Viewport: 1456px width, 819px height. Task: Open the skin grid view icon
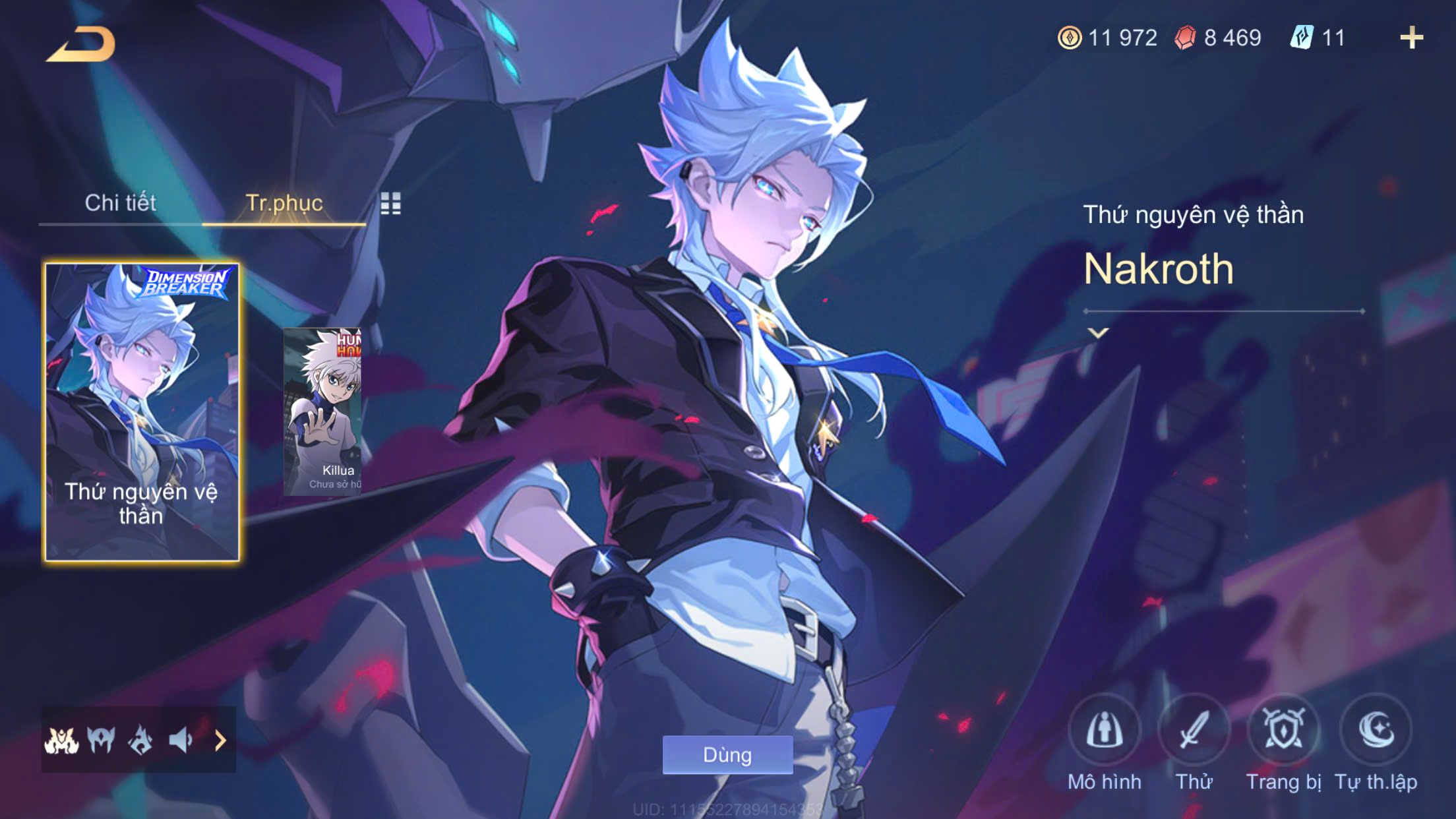(390, 204)
